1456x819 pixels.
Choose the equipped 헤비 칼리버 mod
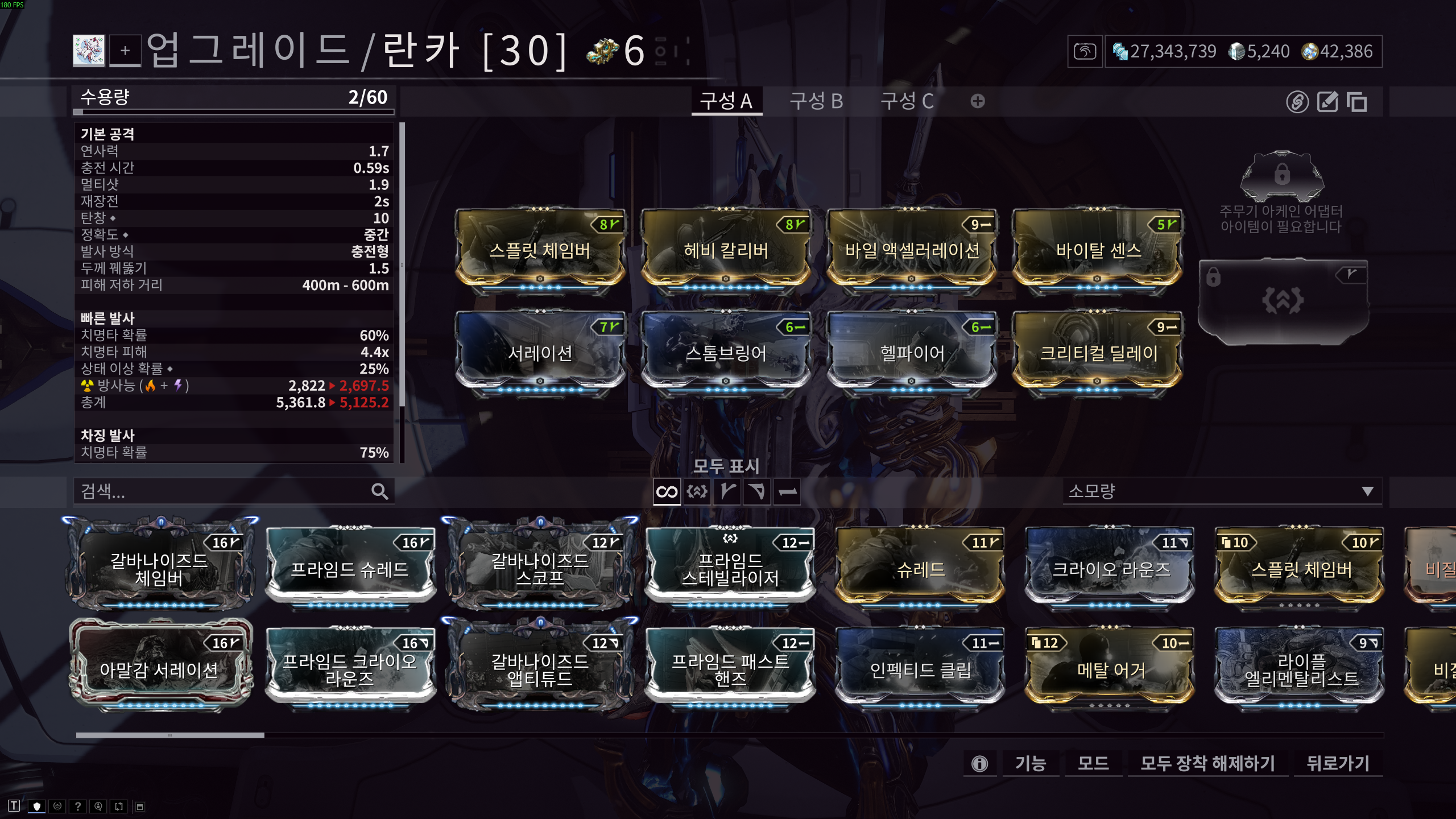(x=726, y=250)
